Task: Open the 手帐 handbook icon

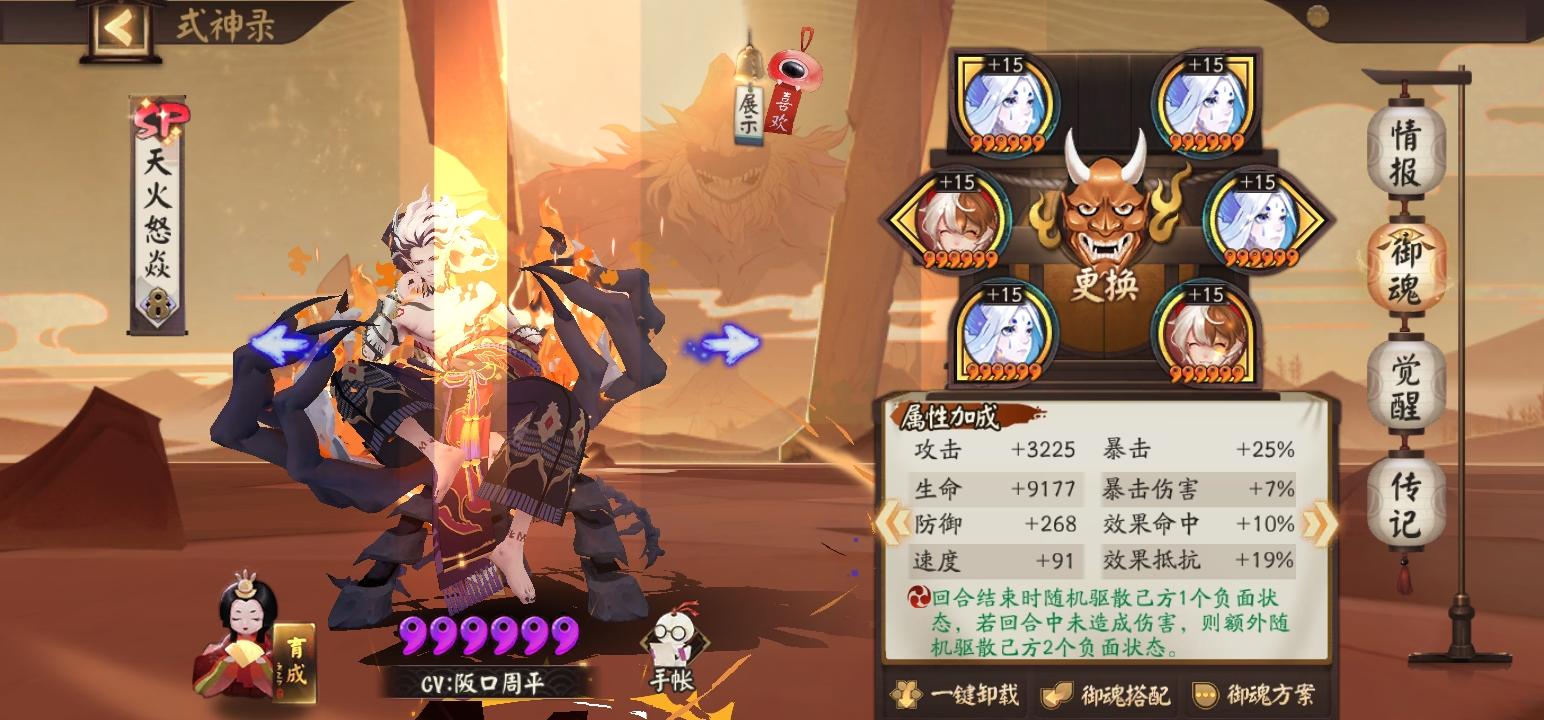Action: [677, 640]
